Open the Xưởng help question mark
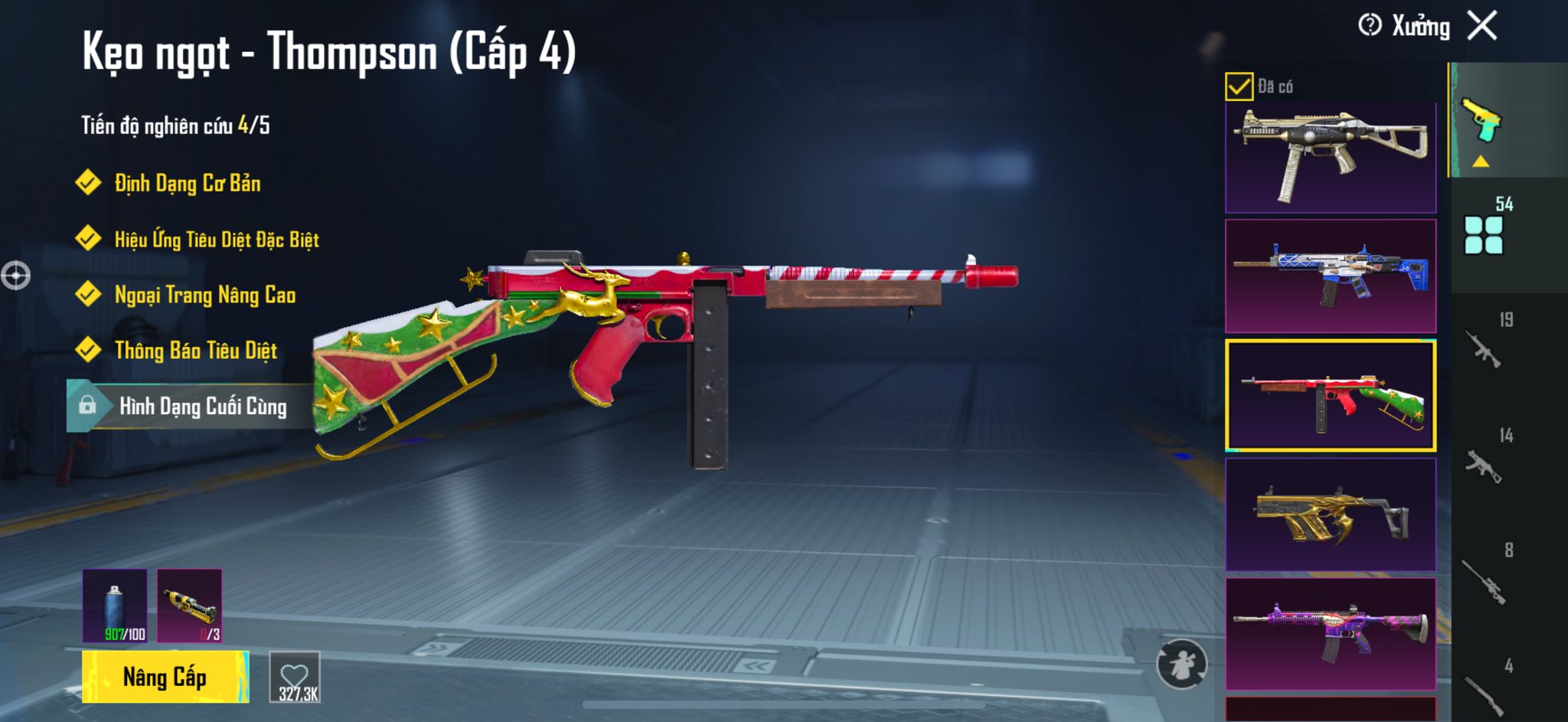Viewport: 1568px width, 722px height. click(x=1370, y=26)
